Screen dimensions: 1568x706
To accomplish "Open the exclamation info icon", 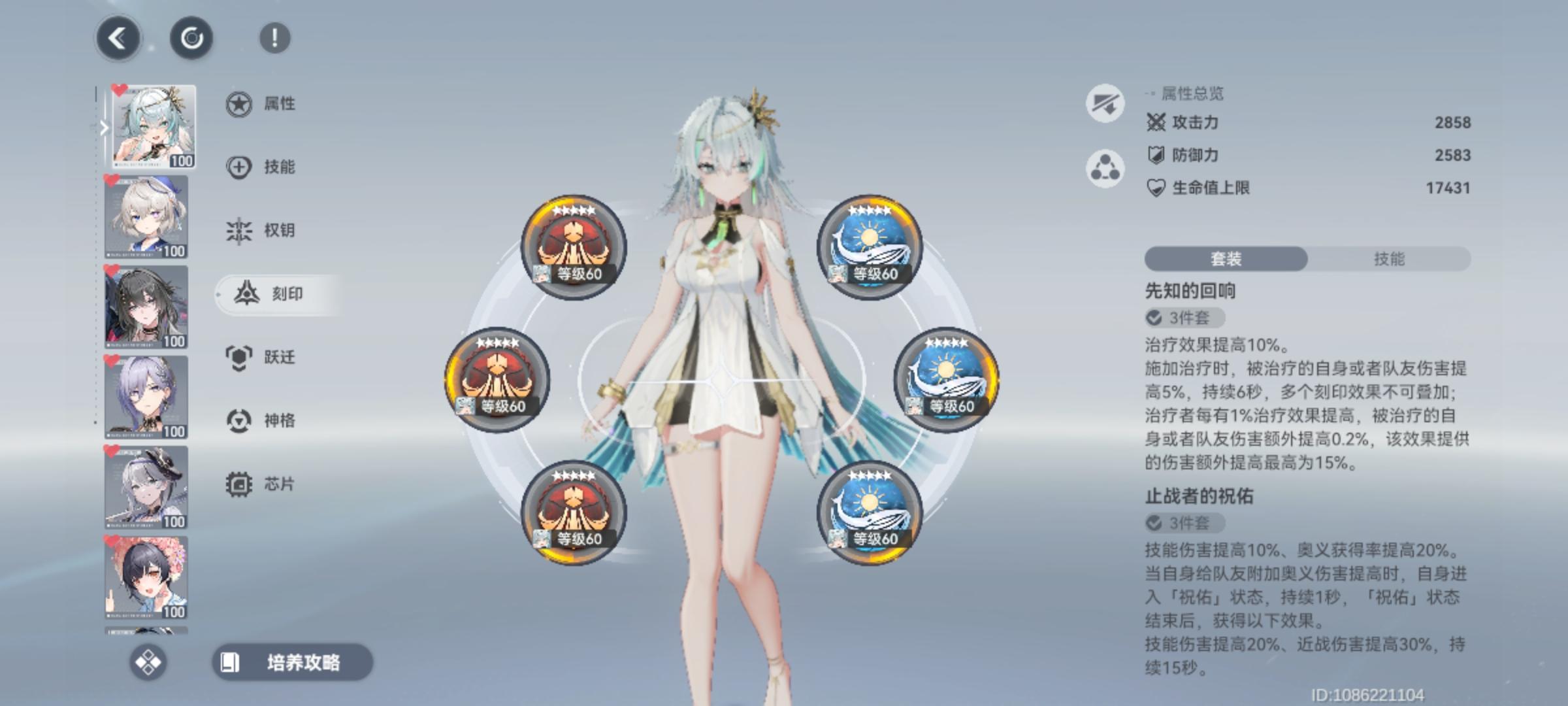I will [274, 39].
